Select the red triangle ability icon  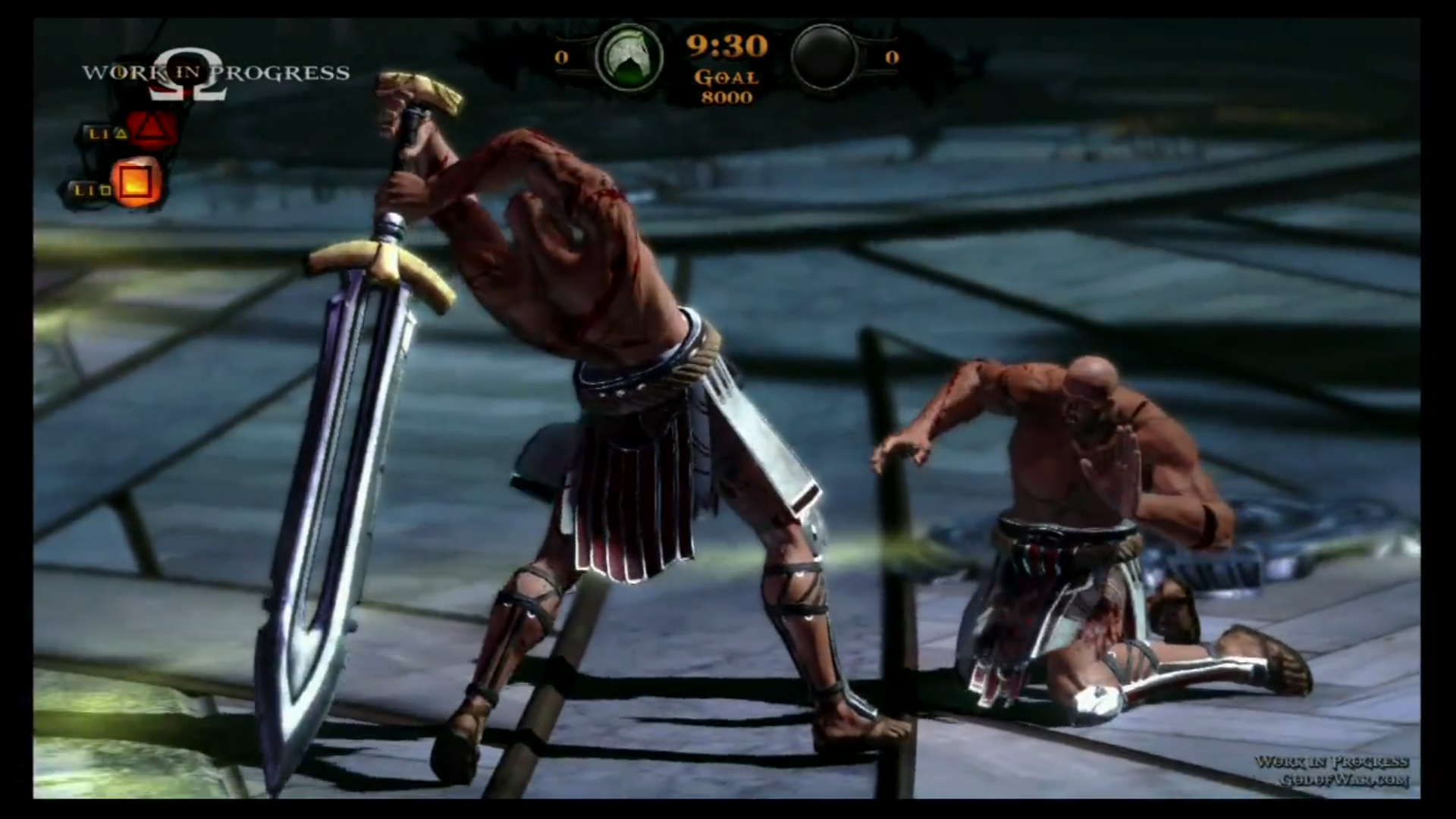(x=152, y=130)
